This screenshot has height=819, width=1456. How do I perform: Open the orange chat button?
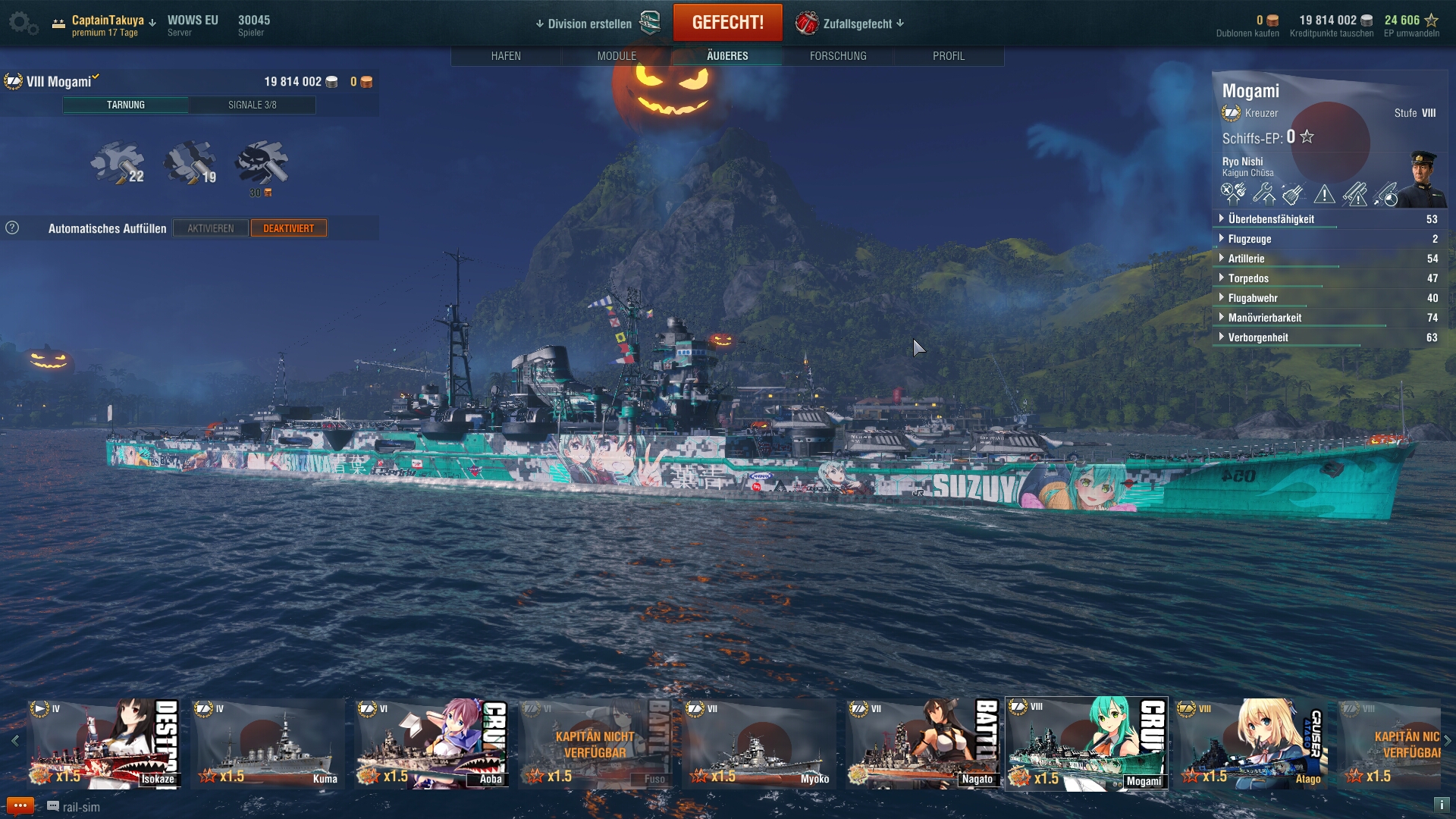point(20,805)
